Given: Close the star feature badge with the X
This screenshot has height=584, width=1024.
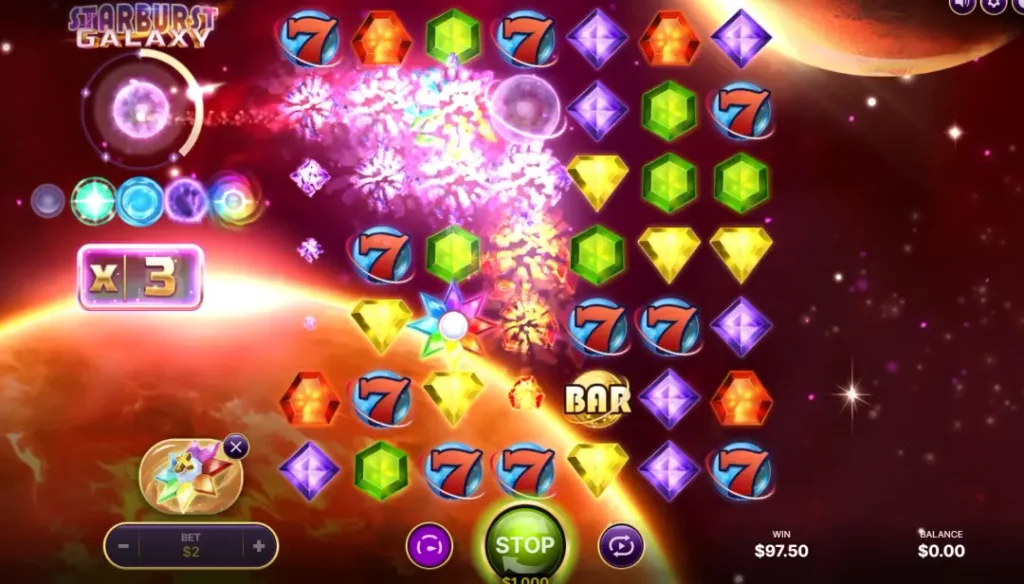Looking at the screenshot, I should click(236, 447).
